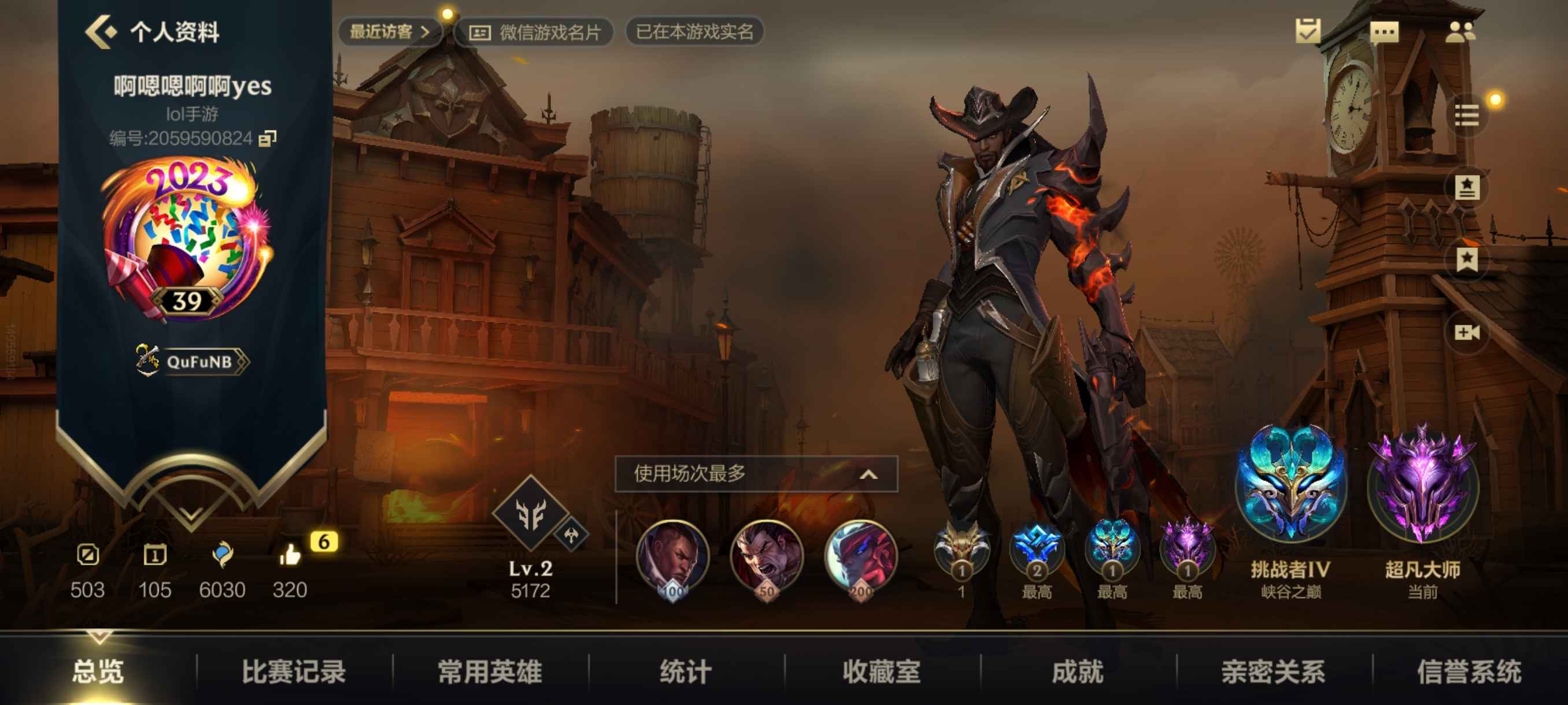This screenshot has width=1568, height=705.
Task: View the 超凡大师 current rank emblem
Action: click(1422, 487)
